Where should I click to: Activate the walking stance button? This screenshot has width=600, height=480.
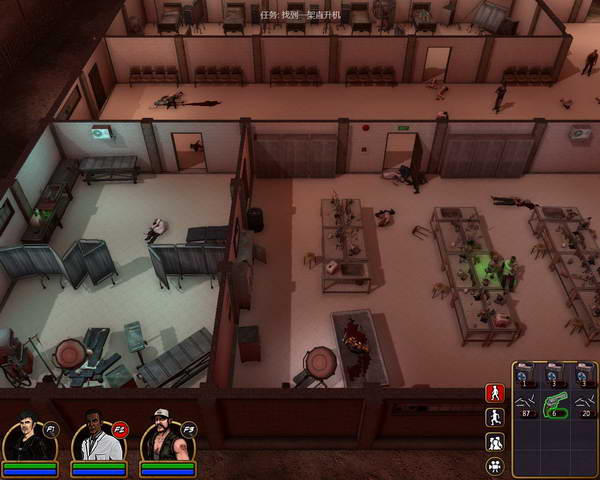click(494, 392)
